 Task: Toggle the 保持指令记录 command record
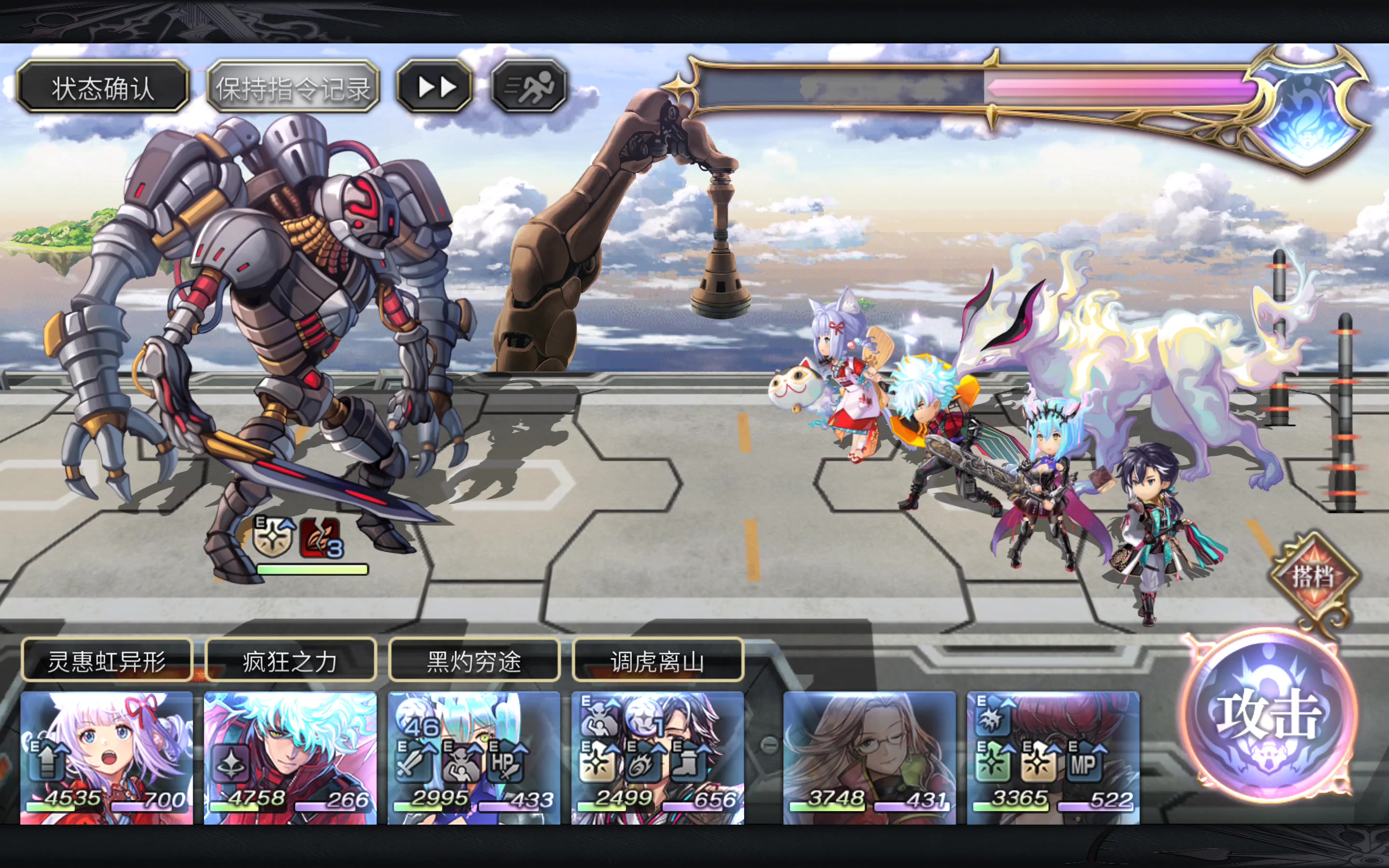[x=293, y=88]
